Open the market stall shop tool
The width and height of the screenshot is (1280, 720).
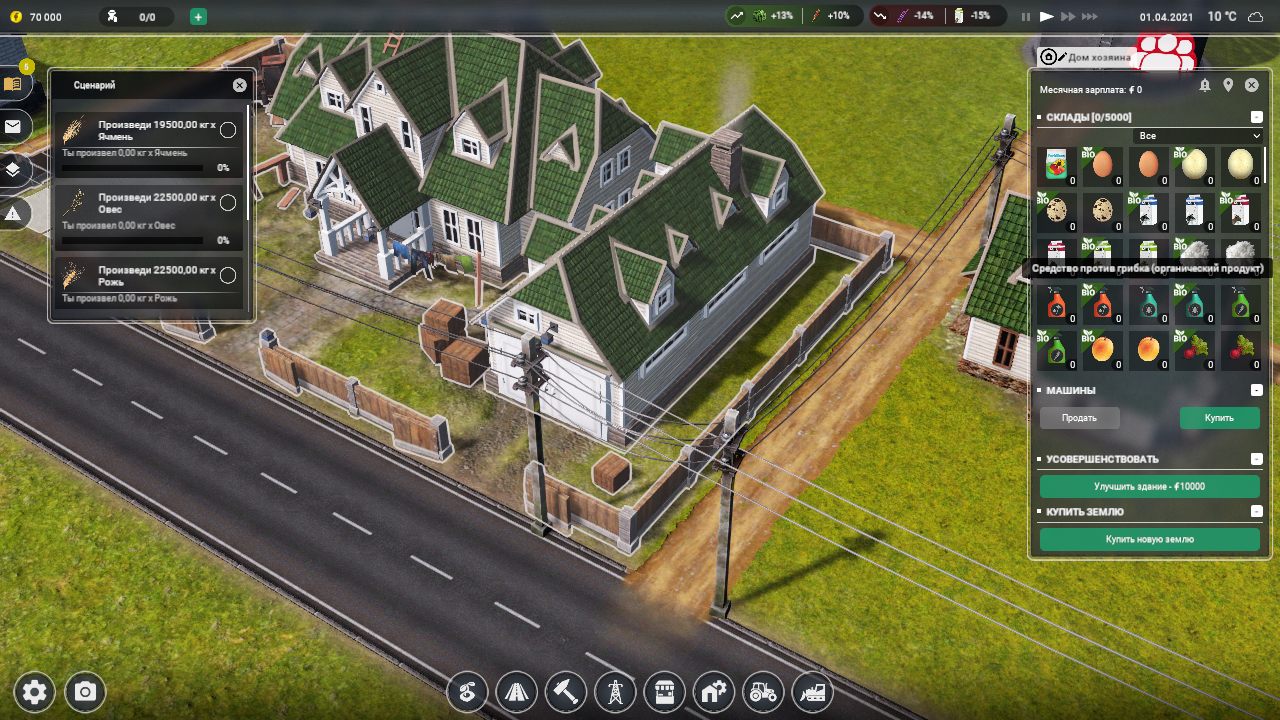pos(664,692)
